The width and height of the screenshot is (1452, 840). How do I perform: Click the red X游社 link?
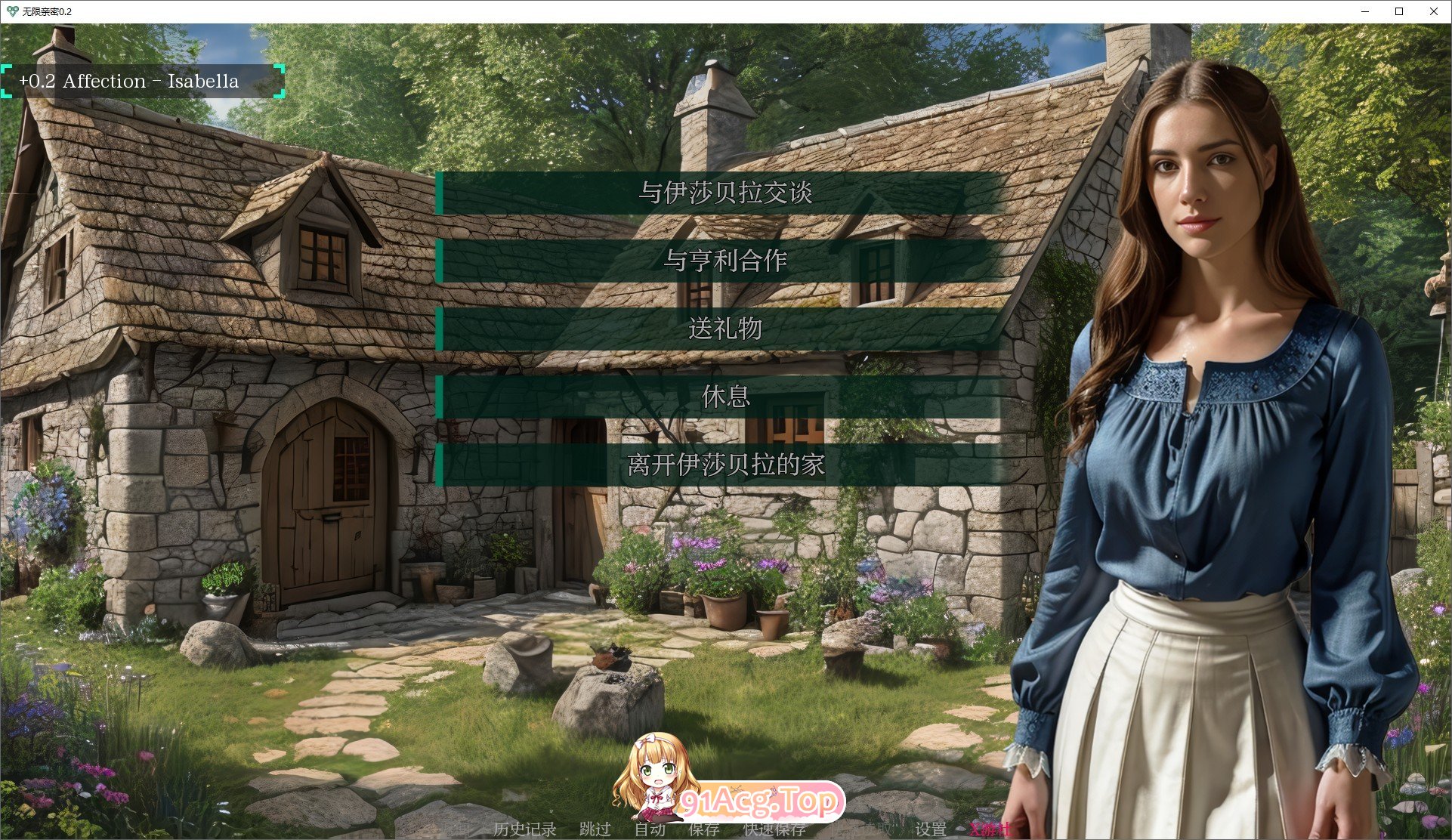pyautogui.click(x=993, y=829)
